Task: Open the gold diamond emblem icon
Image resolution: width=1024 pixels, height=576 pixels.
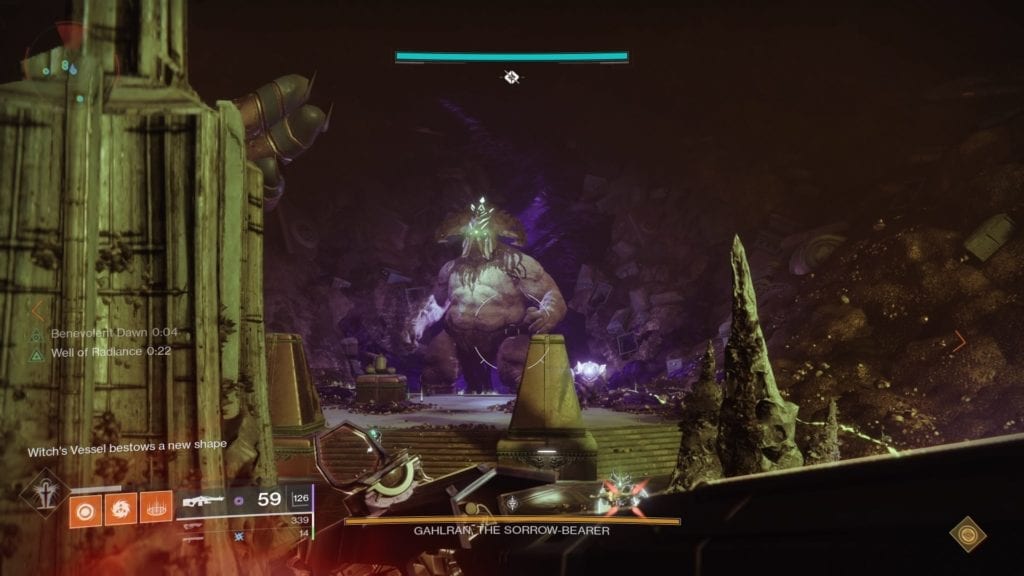Action: click(x=967, y=535)
